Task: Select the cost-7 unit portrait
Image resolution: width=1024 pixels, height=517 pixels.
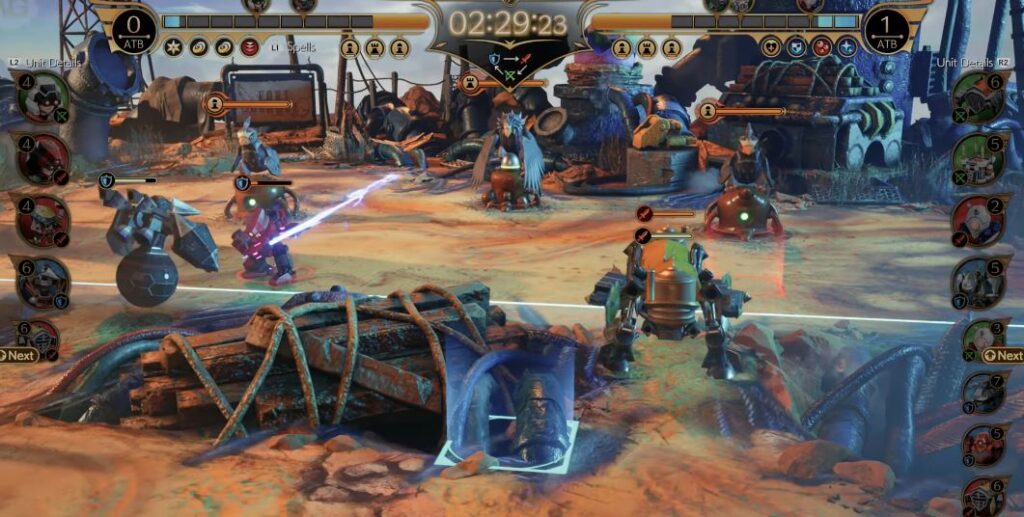Action: click(x=983, y=394)
